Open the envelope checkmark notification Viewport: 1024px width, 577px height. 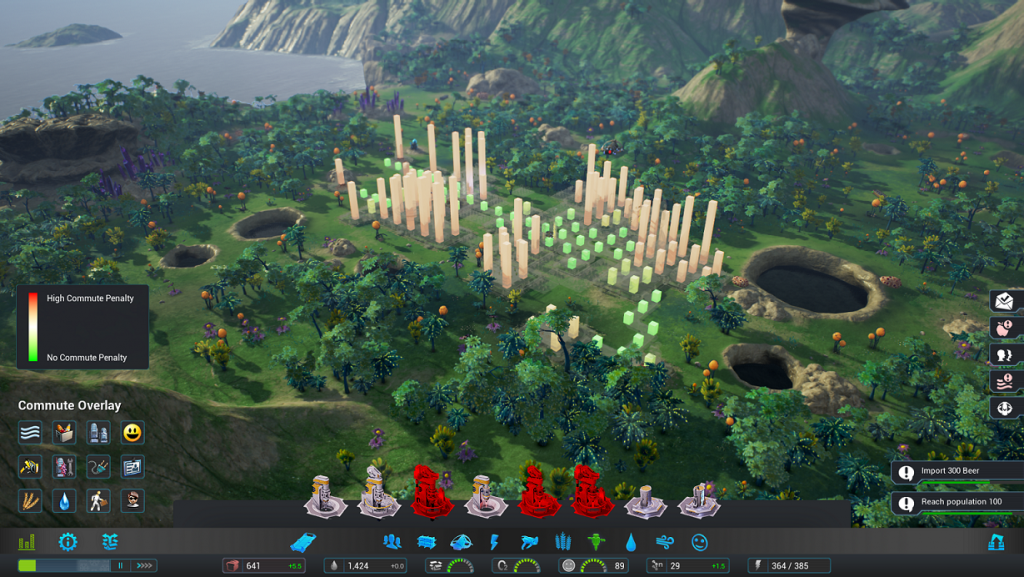1003,301
